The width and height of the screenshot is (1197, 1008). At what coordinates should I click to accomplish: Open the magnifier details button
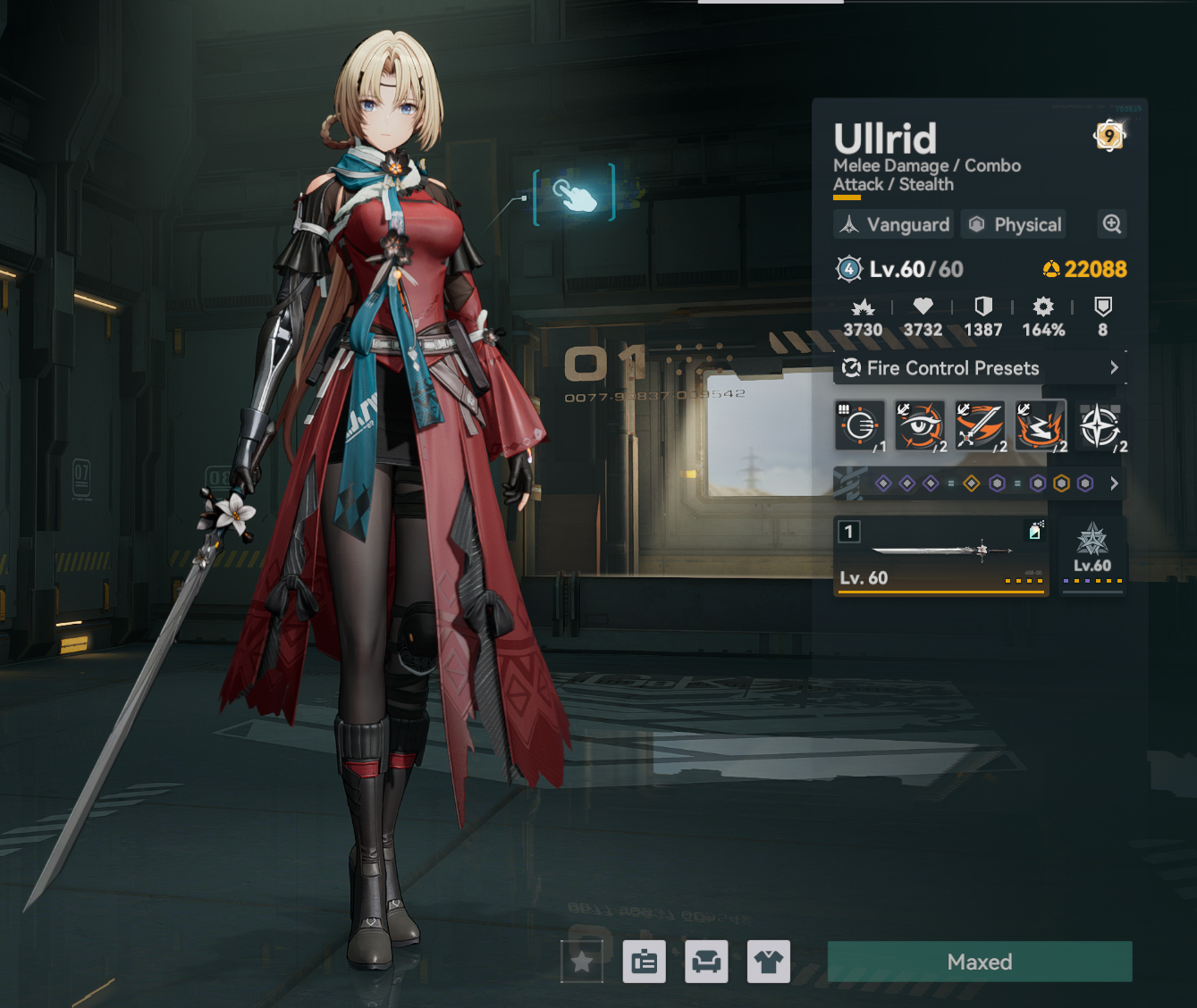[1111, 224]
